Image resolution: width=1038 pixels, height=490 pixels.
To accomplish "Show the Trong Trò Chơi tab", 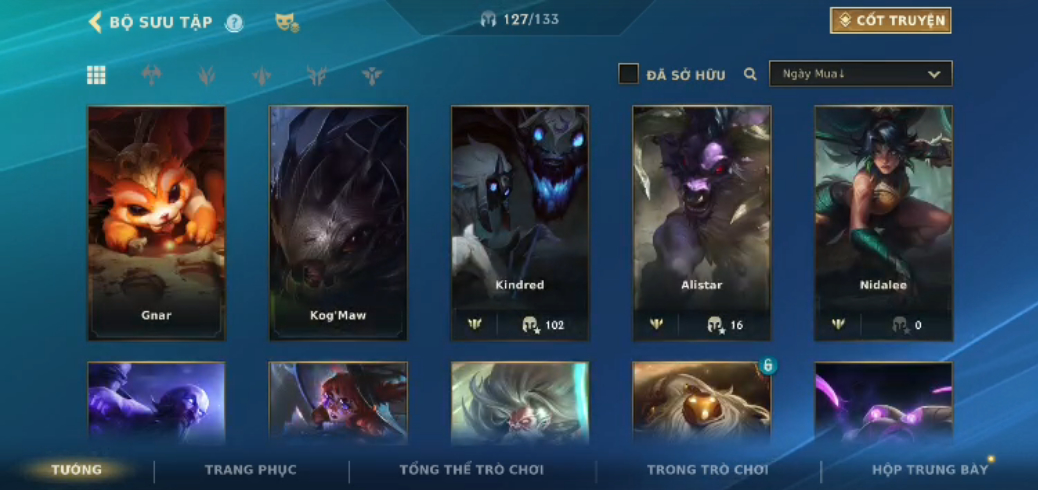I will 708,470.
